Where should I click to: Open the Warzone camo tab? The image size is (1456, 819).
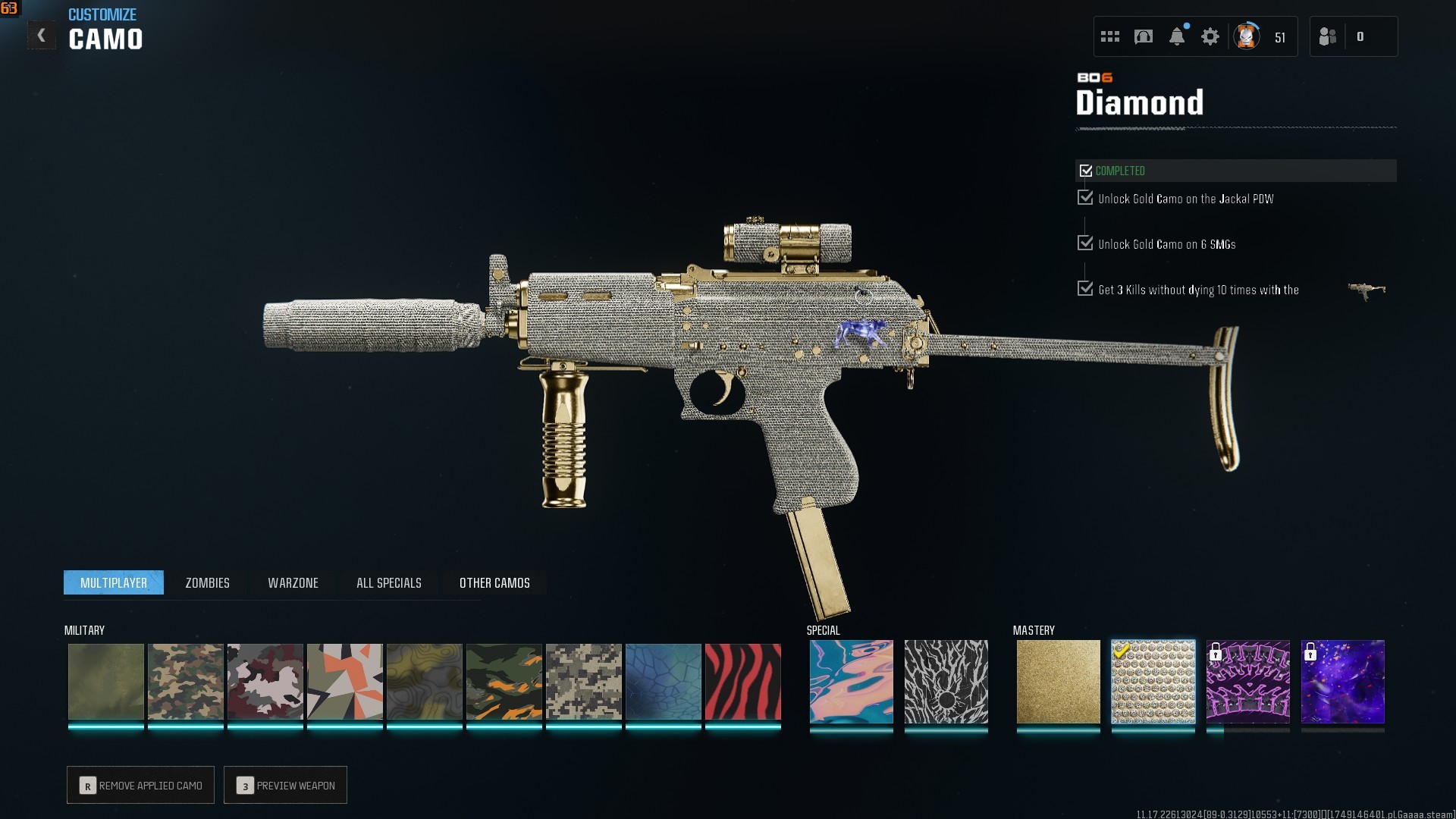293,582
